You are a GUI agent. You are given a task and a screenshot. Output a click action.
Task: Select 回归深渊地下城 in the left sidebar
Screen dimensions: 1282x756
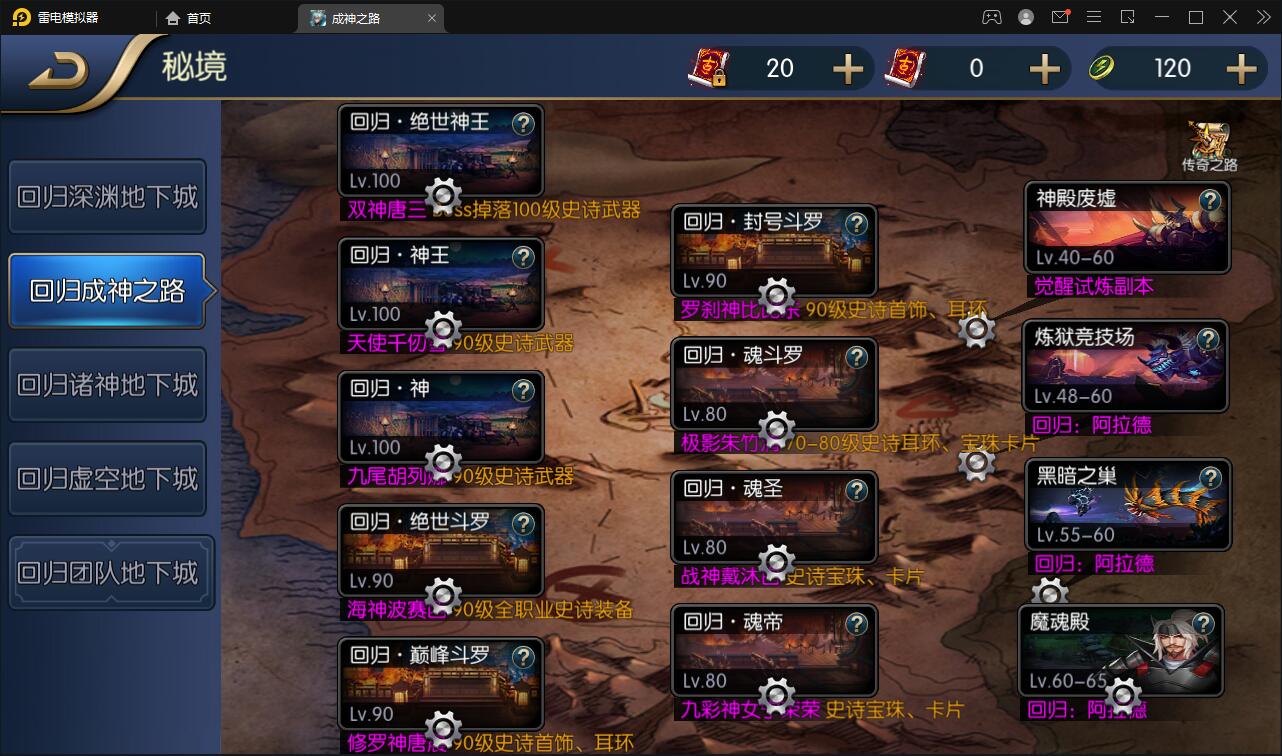[107, 196]
